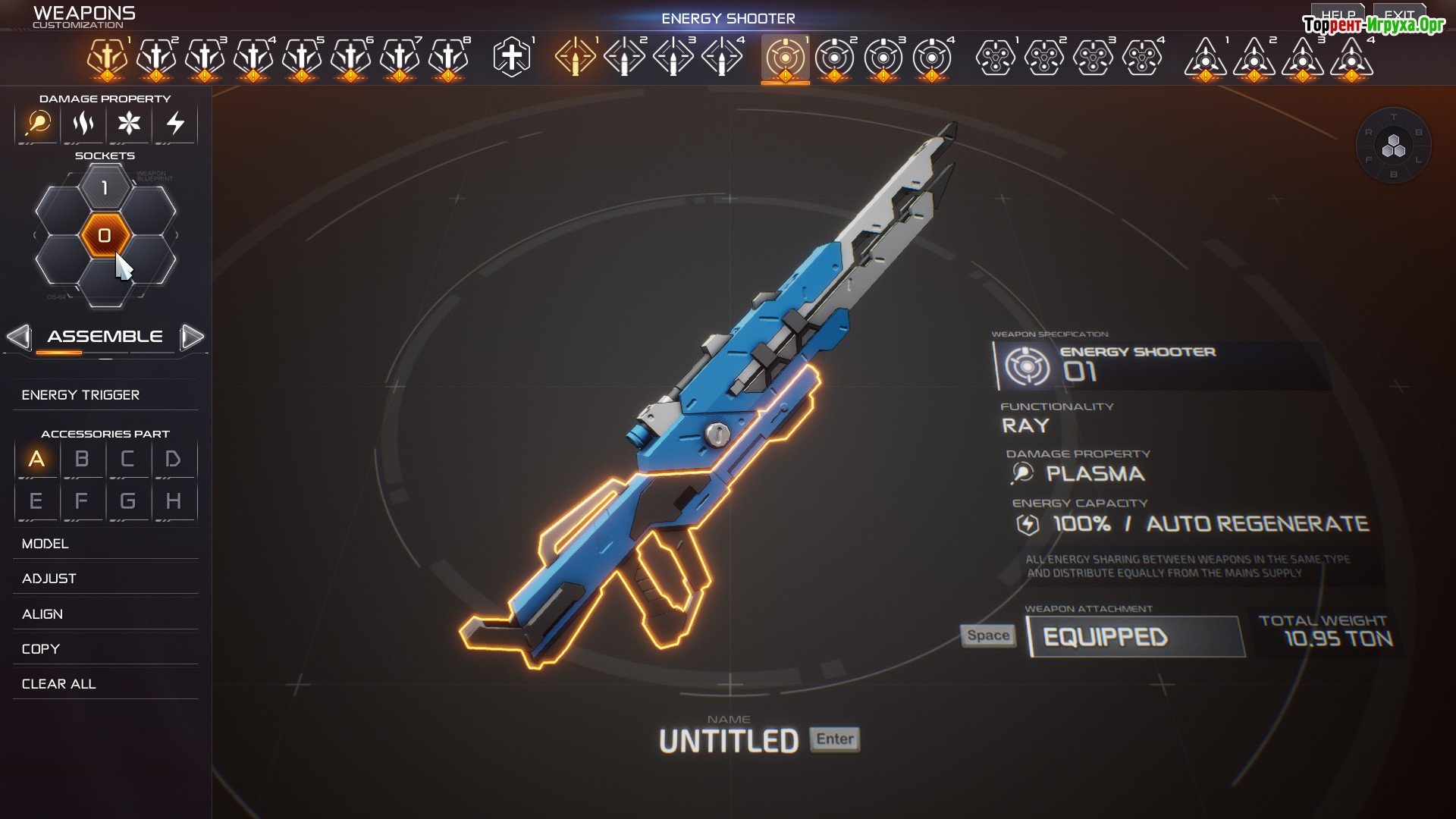
Task: Open the Model option
Action: (45, 544)
